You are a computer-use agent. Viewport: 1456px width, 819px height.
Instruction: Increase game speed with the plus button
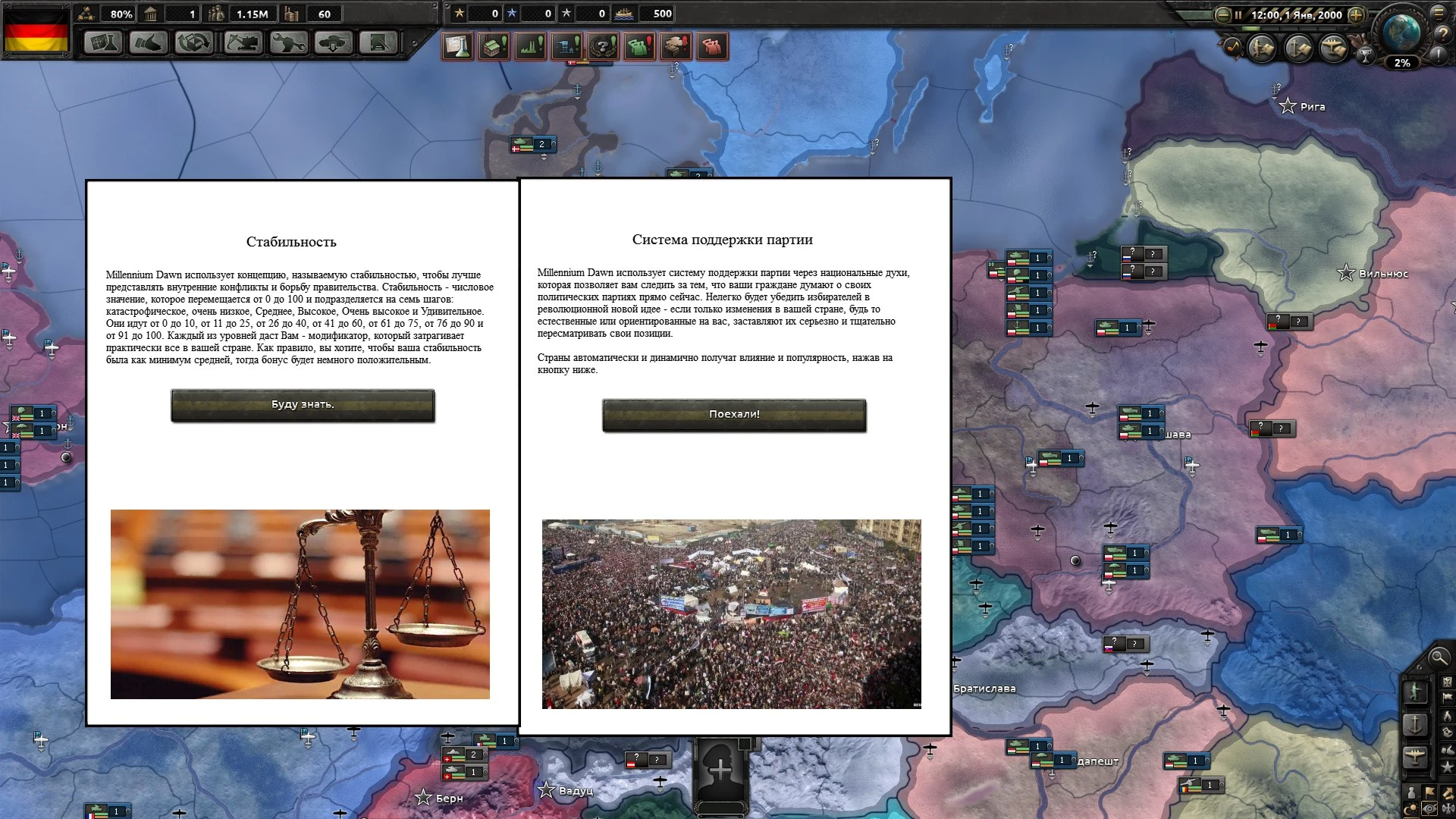point(1356,15)
